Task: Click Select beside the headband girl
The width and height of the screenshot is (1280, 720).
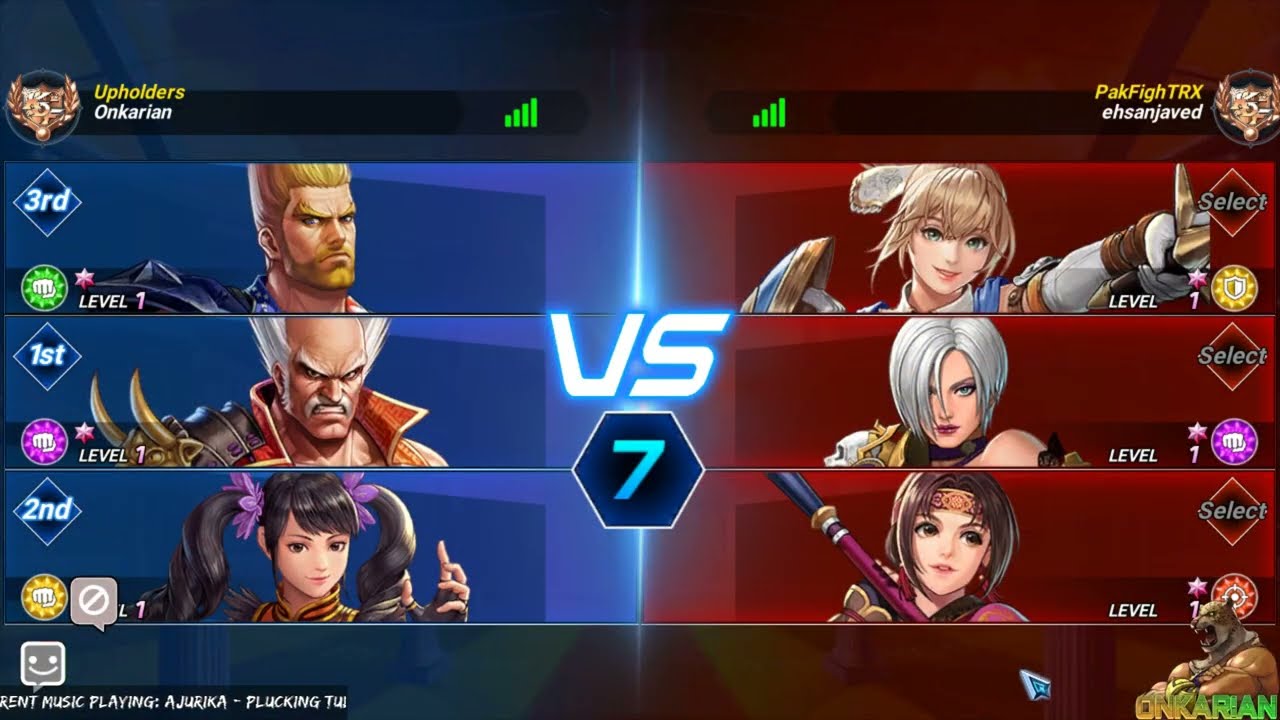Action: 1232,511
